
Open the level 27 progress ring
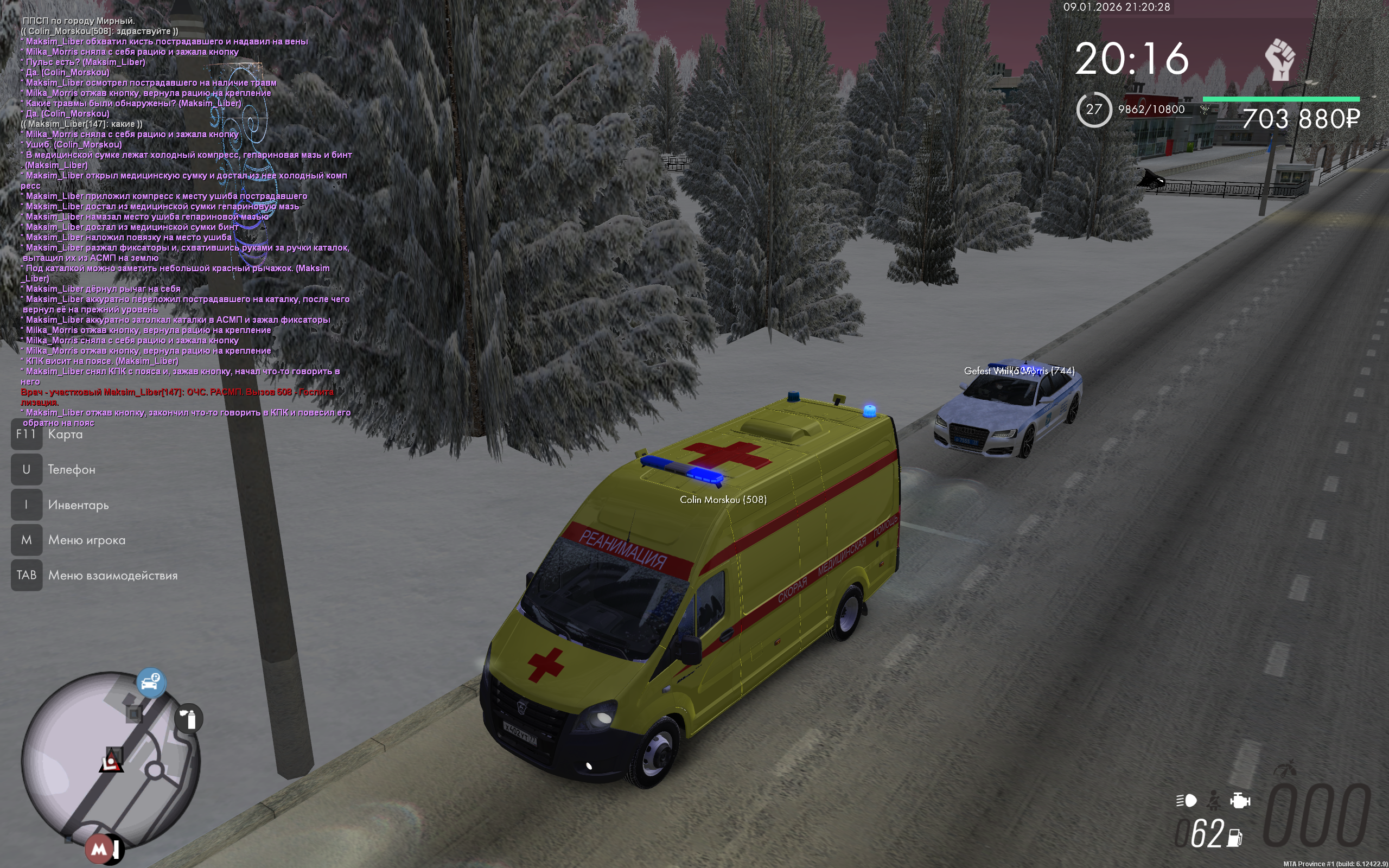coord(1093,109)
